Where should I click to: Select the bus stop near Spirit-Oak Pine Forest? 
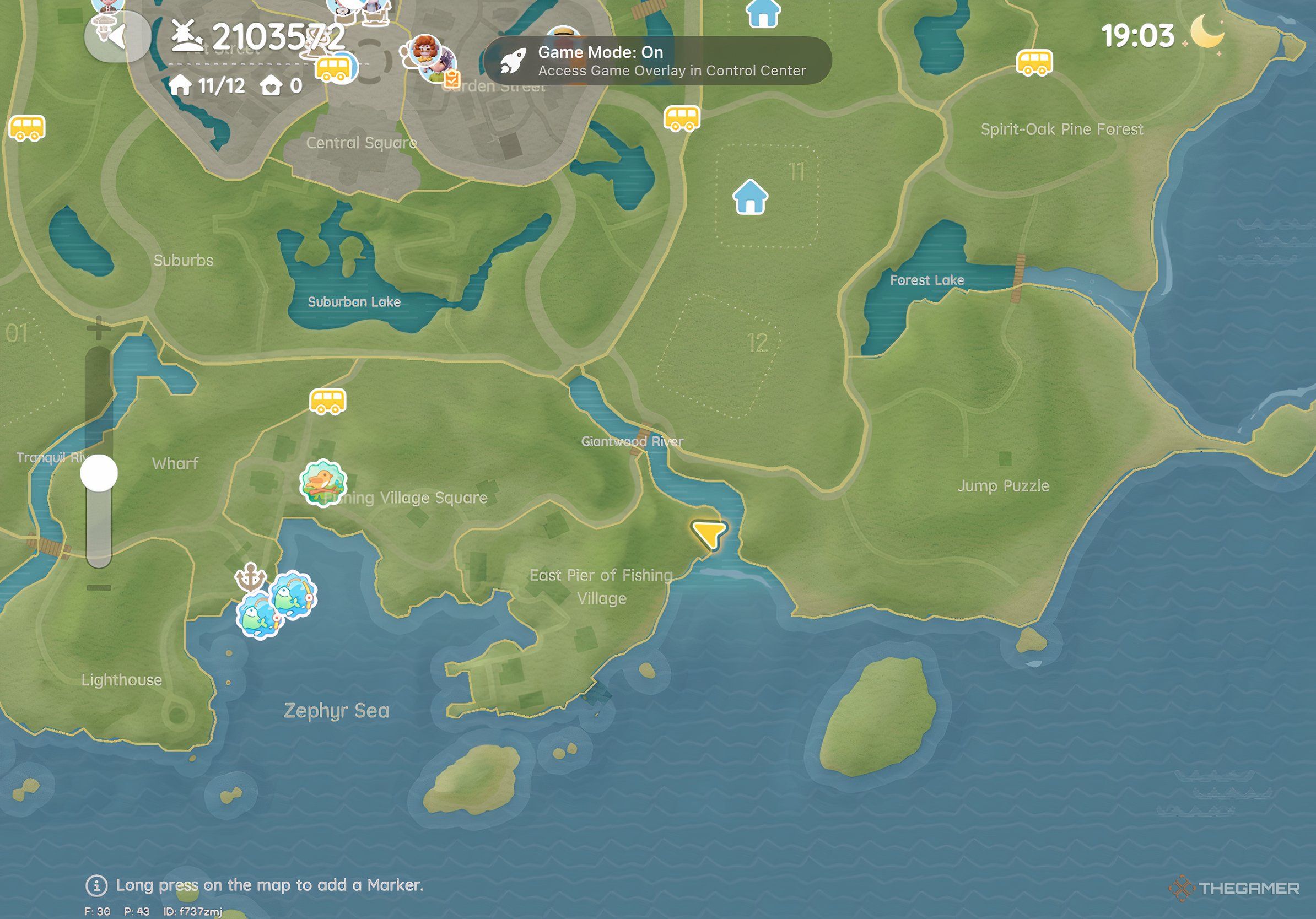tap(1034, 62)
